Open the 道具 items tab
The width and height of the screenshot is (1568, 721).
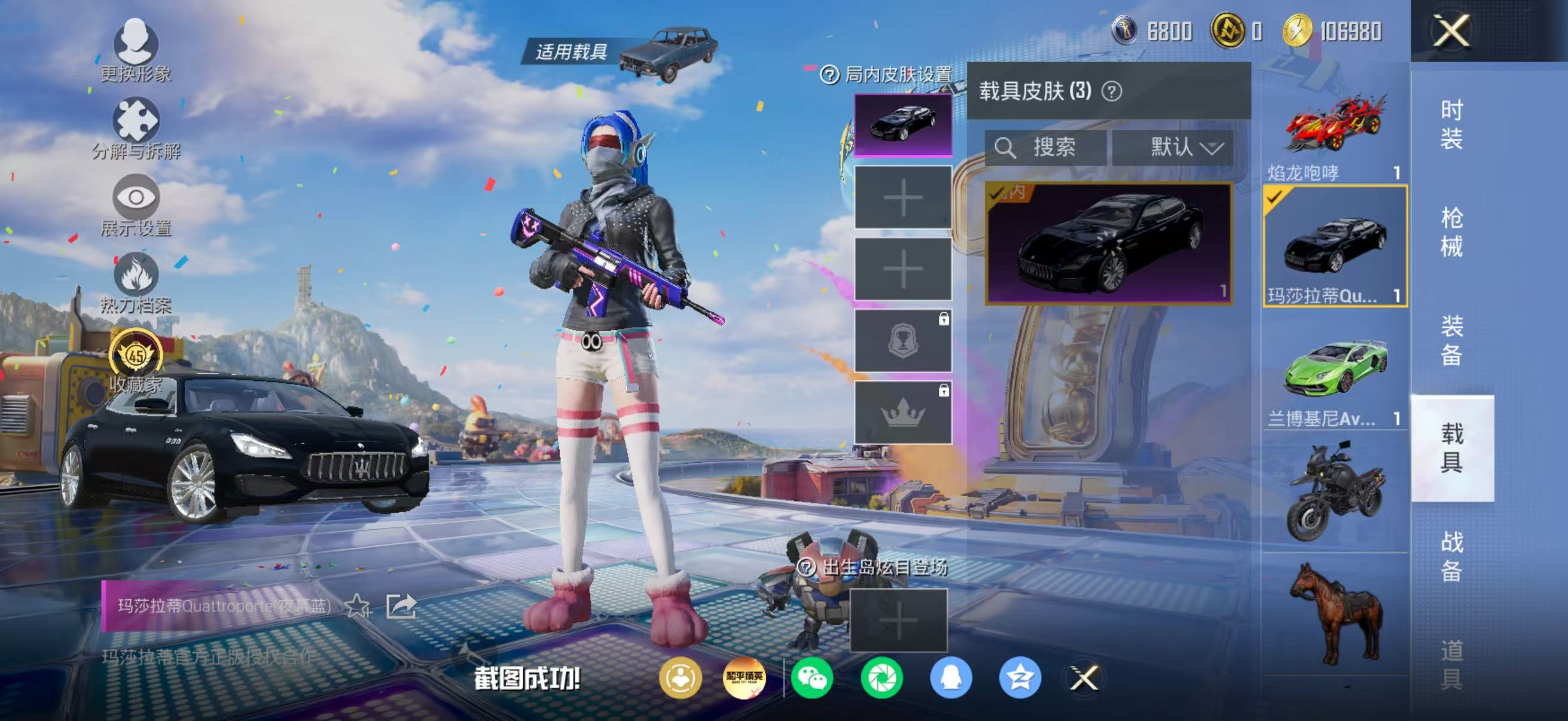point(1451,664)
